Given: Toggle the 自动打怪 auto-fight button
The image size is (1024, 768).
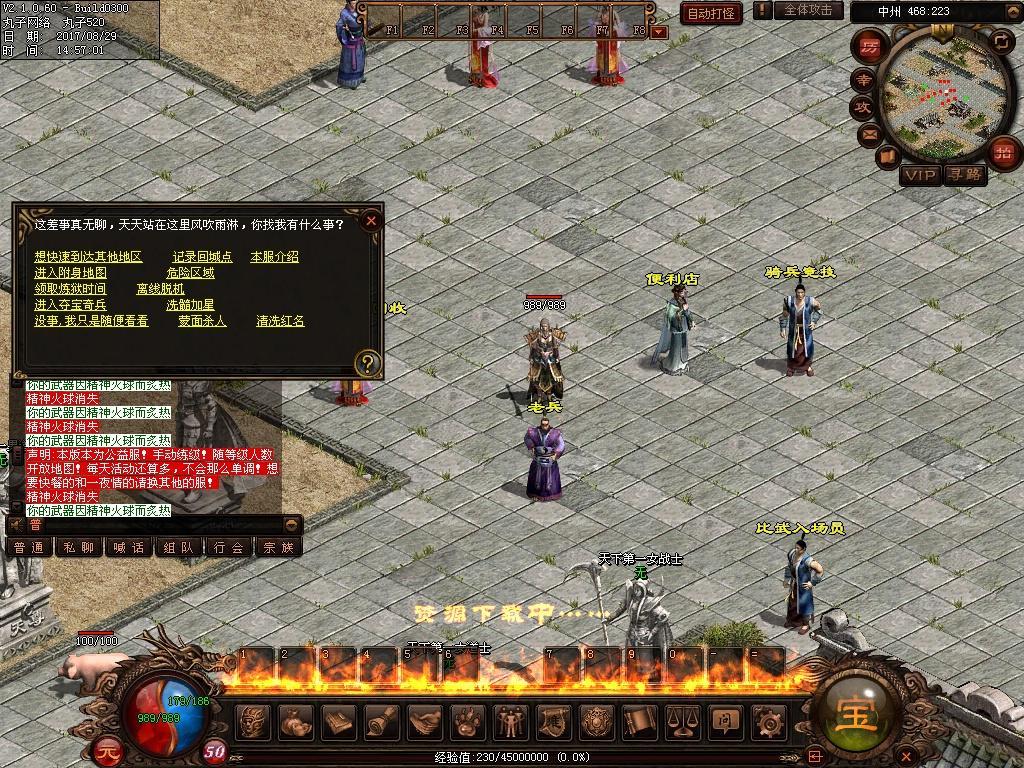Looking at the screenshot, I should click(x=711, y=13).
